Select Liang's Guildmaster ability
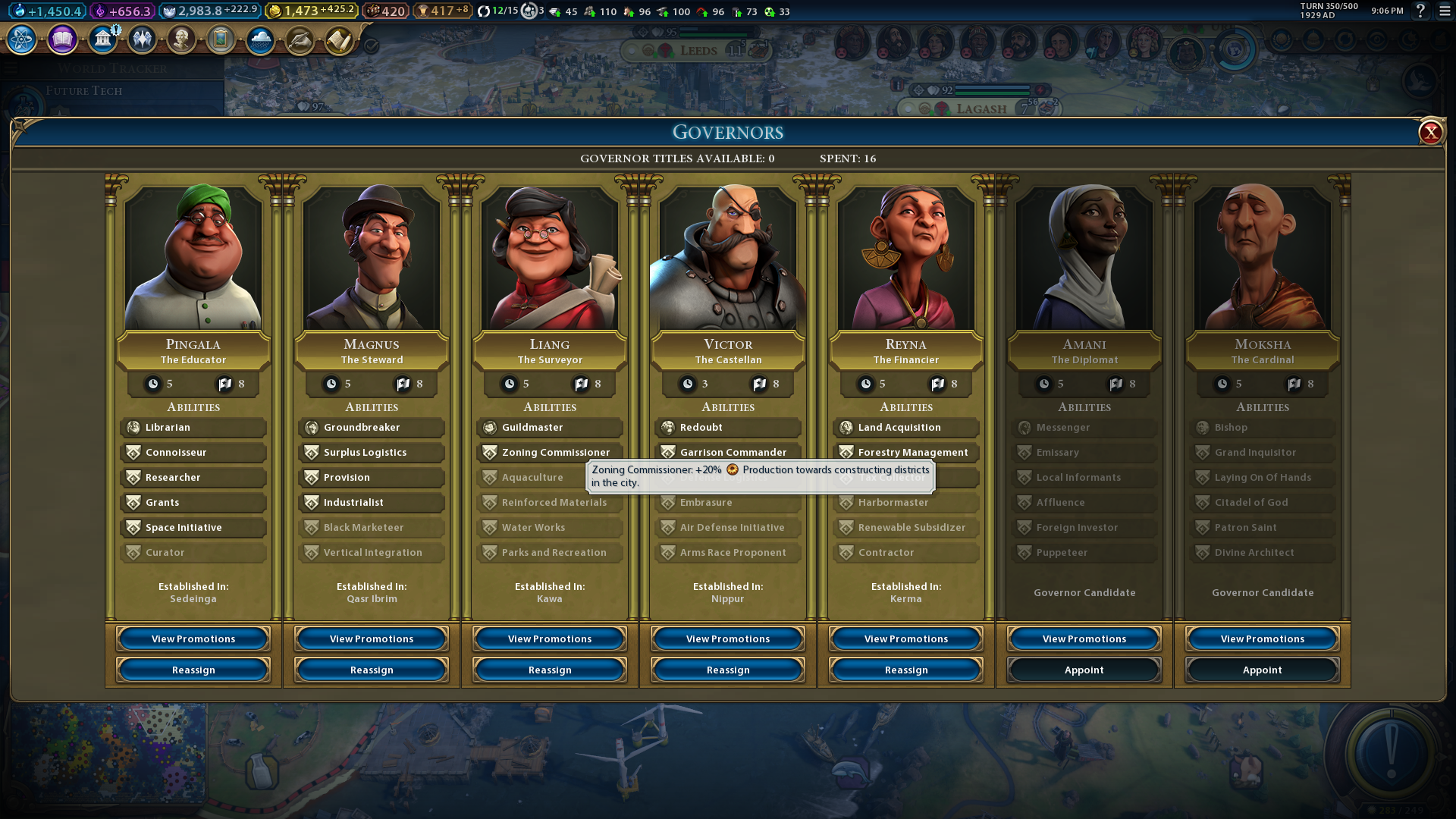 [550, 428]
